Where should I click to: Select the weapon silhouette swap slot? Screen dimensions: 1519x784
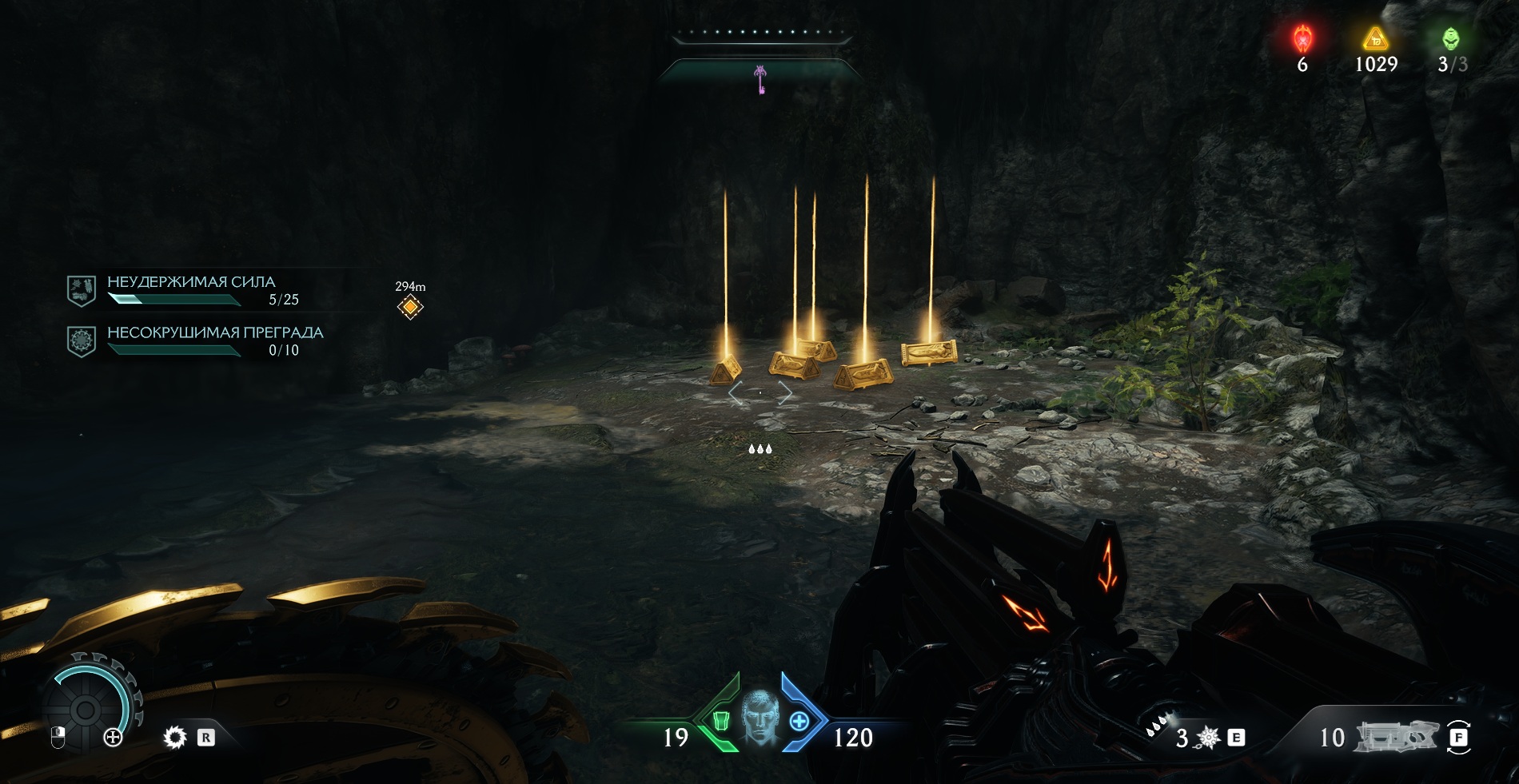click(x=1397, y=736)
